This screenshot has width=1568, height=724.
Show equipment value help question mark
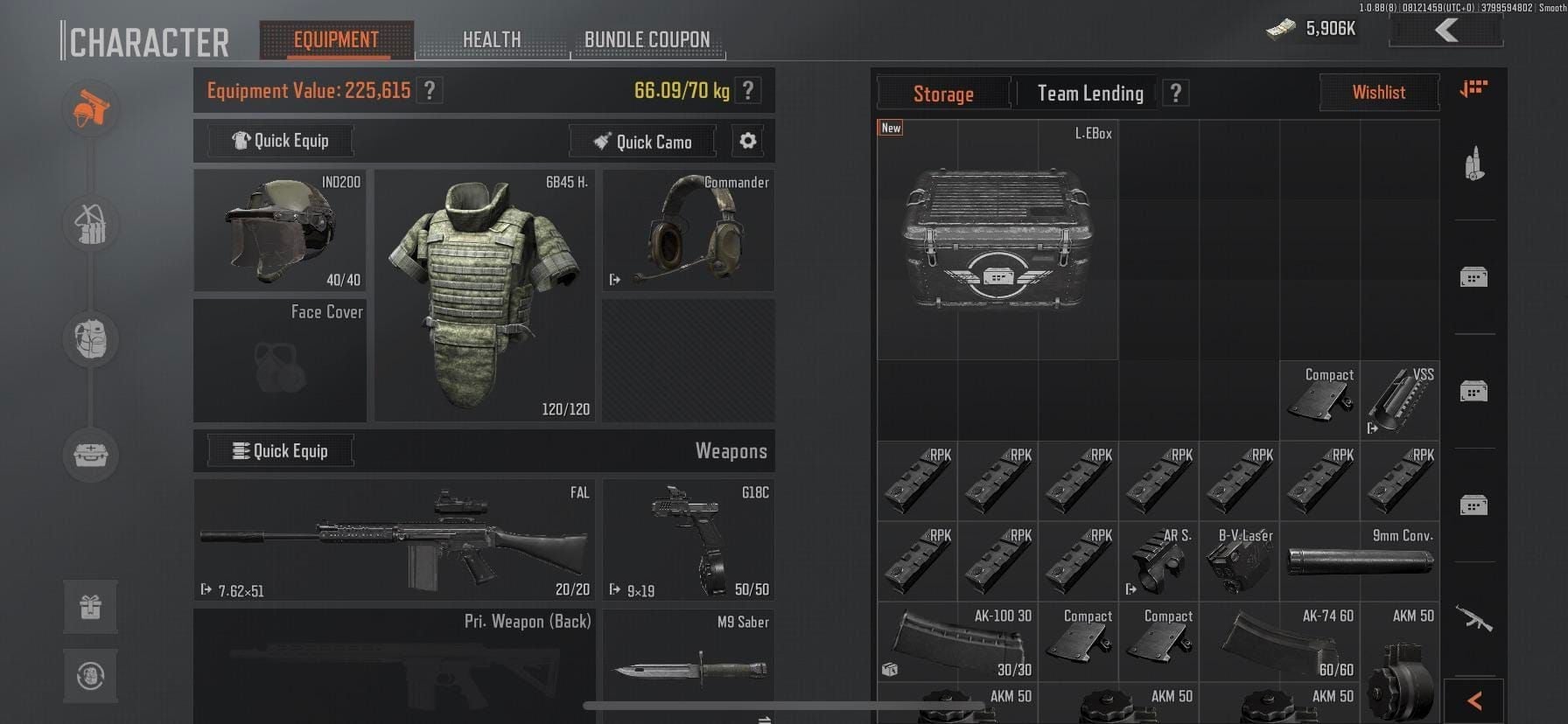point(430,91)
